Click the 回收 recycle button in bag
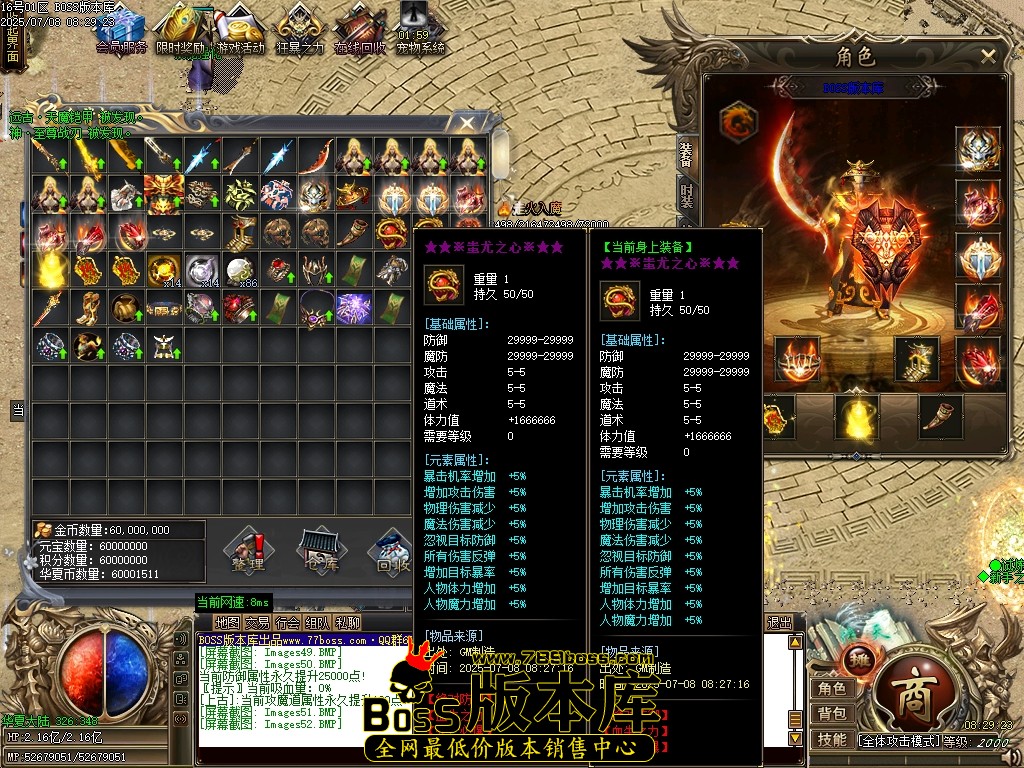The width and height of the screenshot is (1024, 768). [392, 549]
